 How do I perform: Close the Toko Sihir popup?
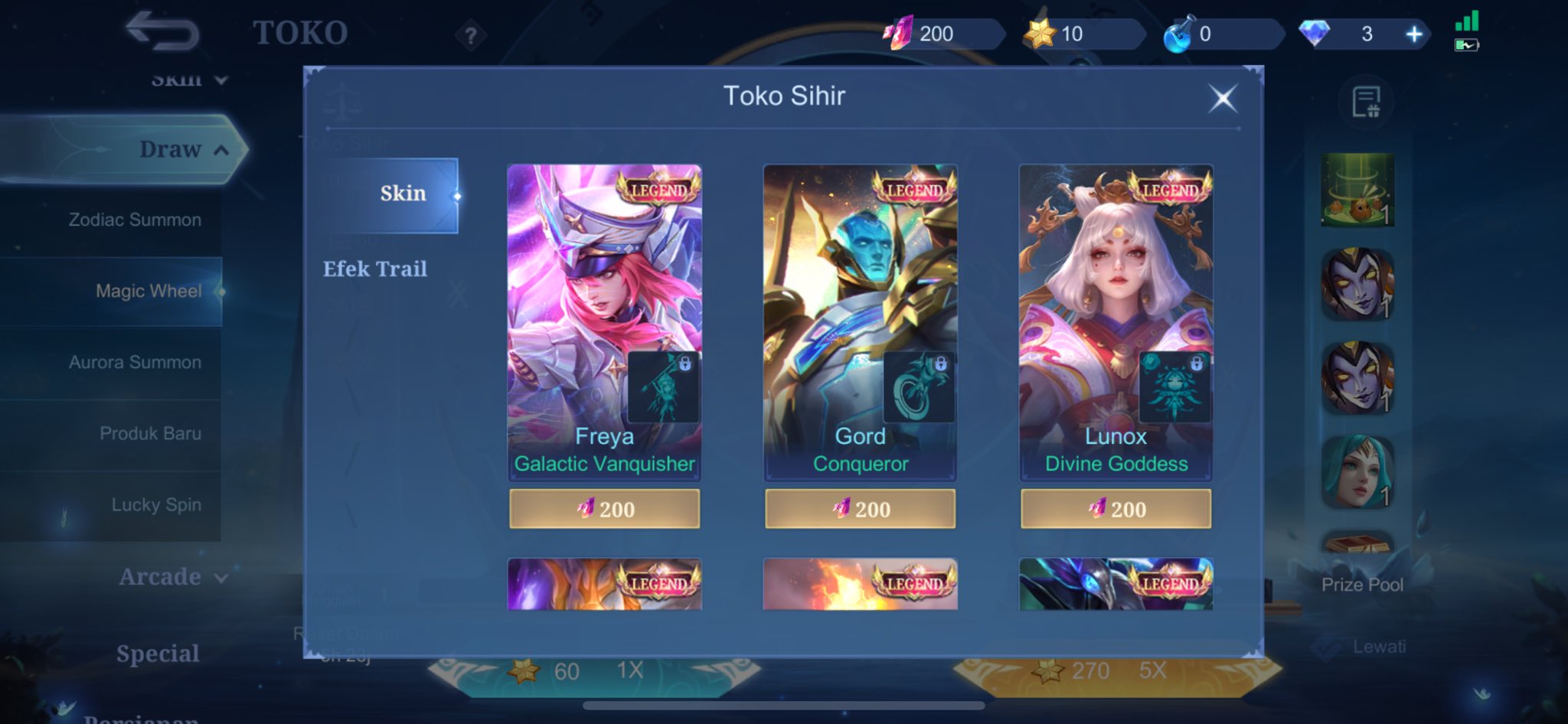tap(1223, 99)
